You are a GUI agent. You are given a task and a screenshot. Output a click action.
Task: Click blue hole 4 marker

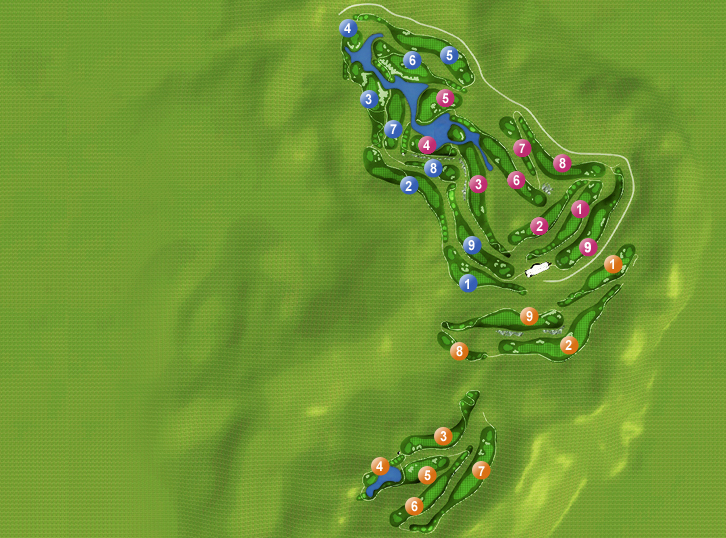coord(347,28)
